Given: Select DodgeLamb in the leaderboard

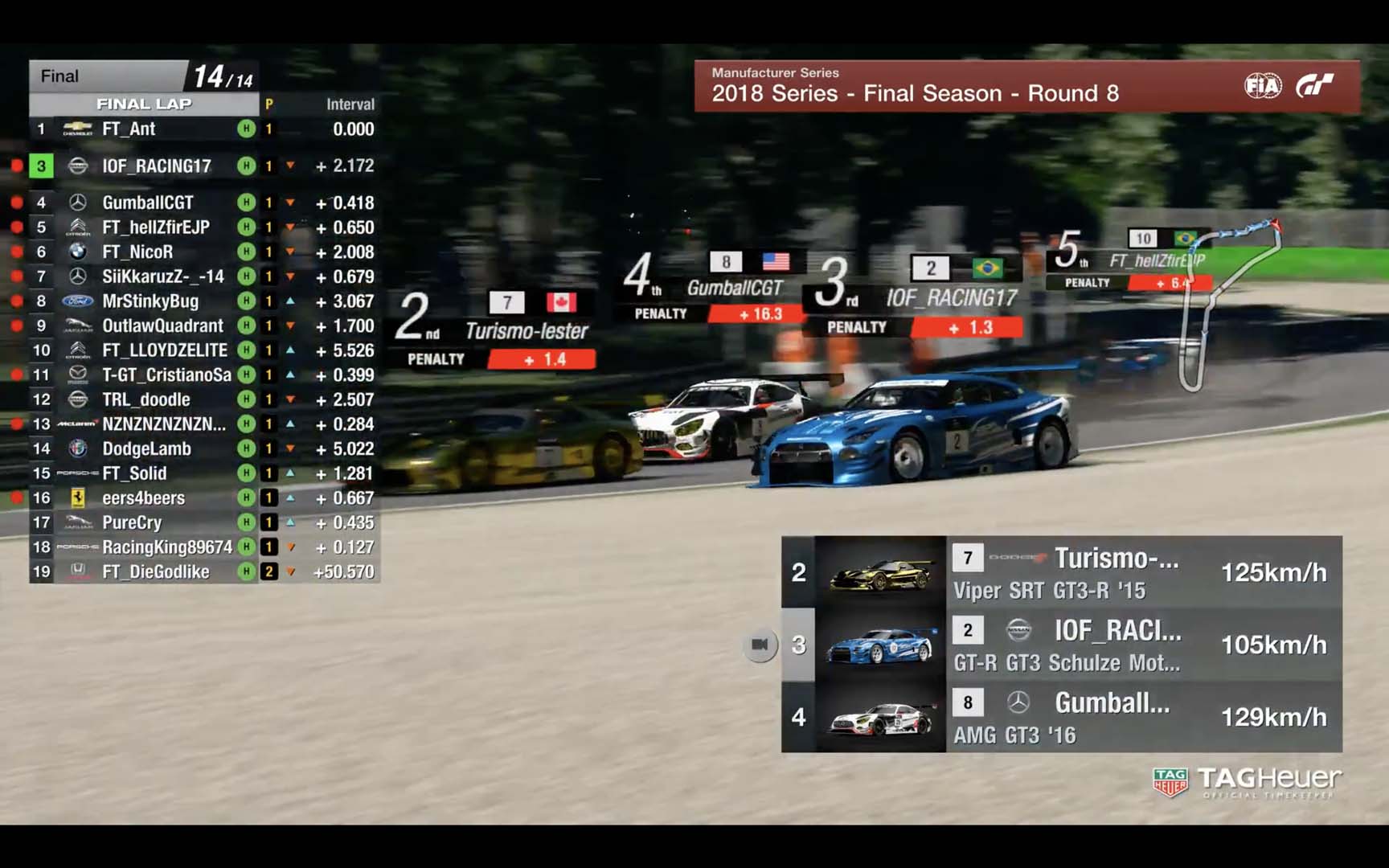Looking at the screenshot, I should tap(146, 448).
